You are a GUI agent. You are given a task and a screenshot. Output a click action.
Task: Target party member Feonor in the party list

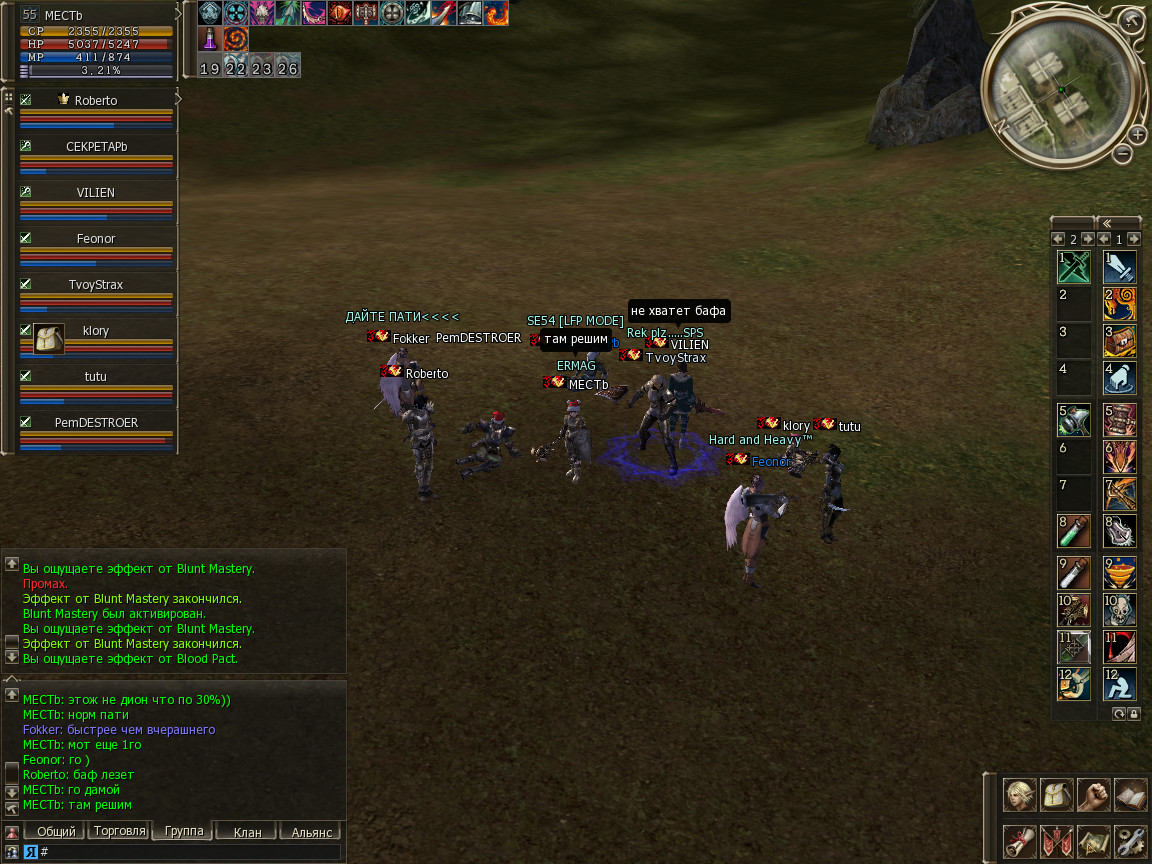96,239
